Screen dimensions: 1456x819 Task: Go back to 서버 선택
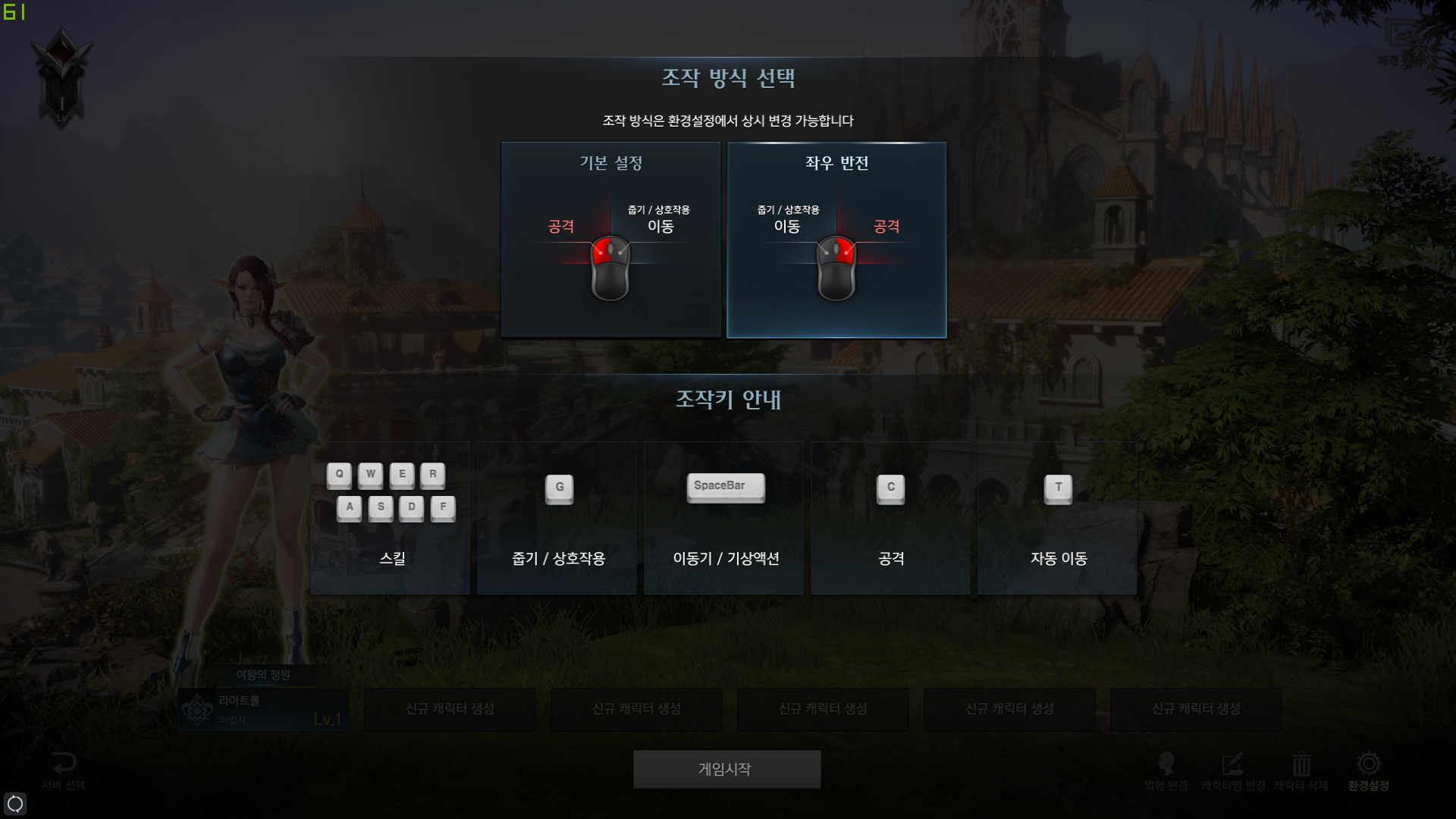point(64,770)
